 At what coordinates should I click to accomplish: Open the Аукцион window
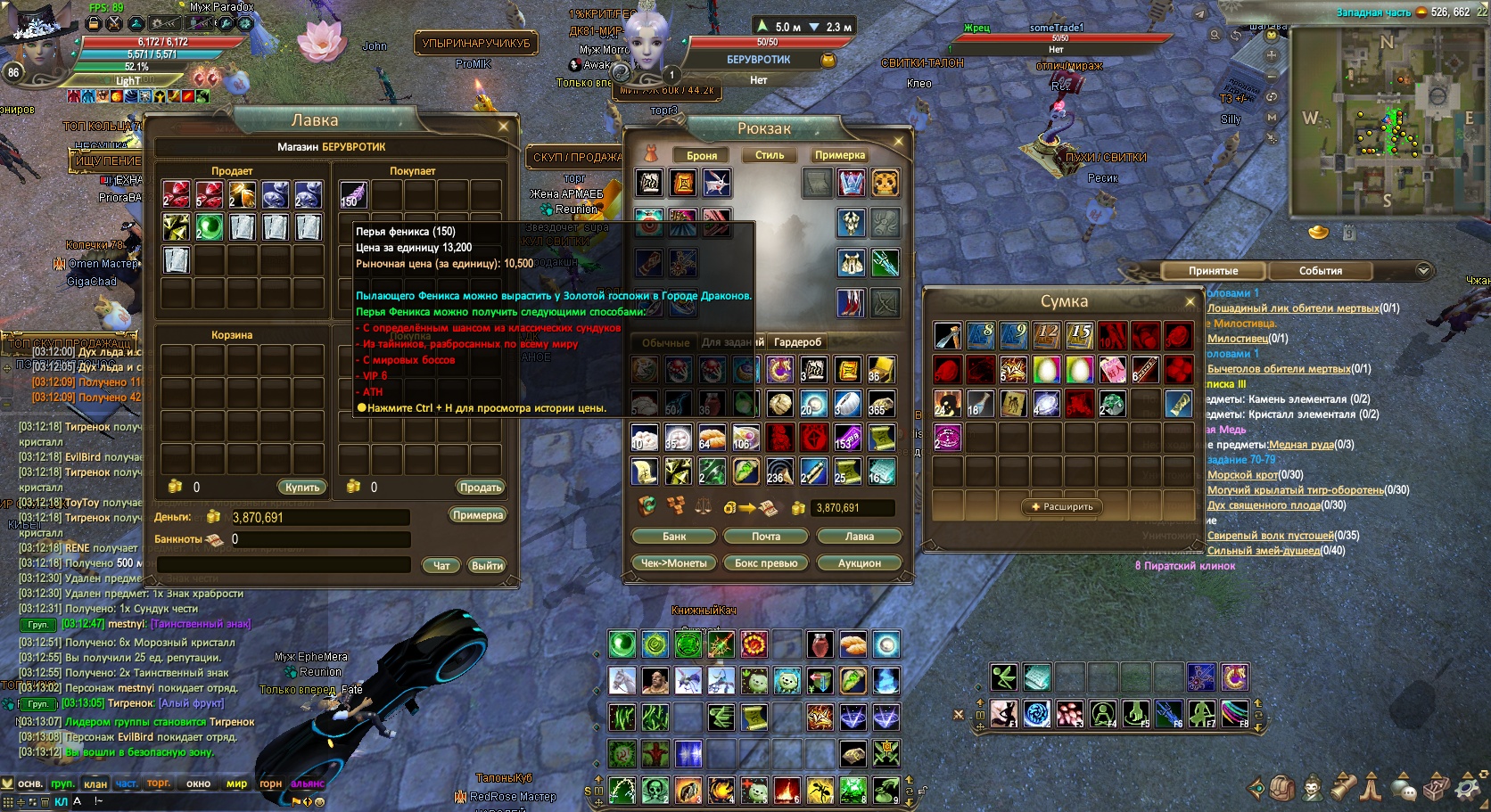(x=859, y=563)
